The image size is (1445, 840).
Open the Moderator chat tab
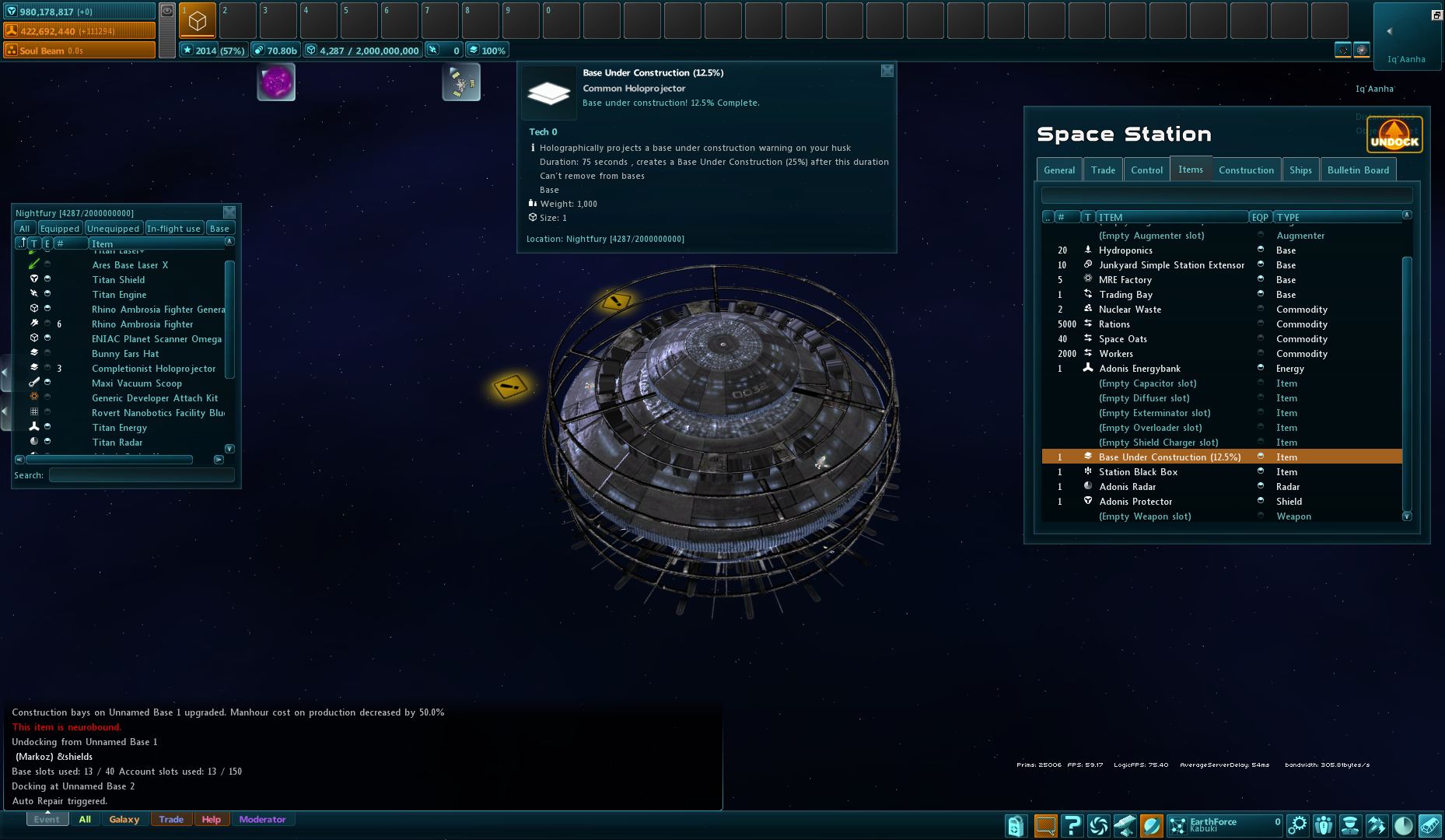[x=262, y=820]
